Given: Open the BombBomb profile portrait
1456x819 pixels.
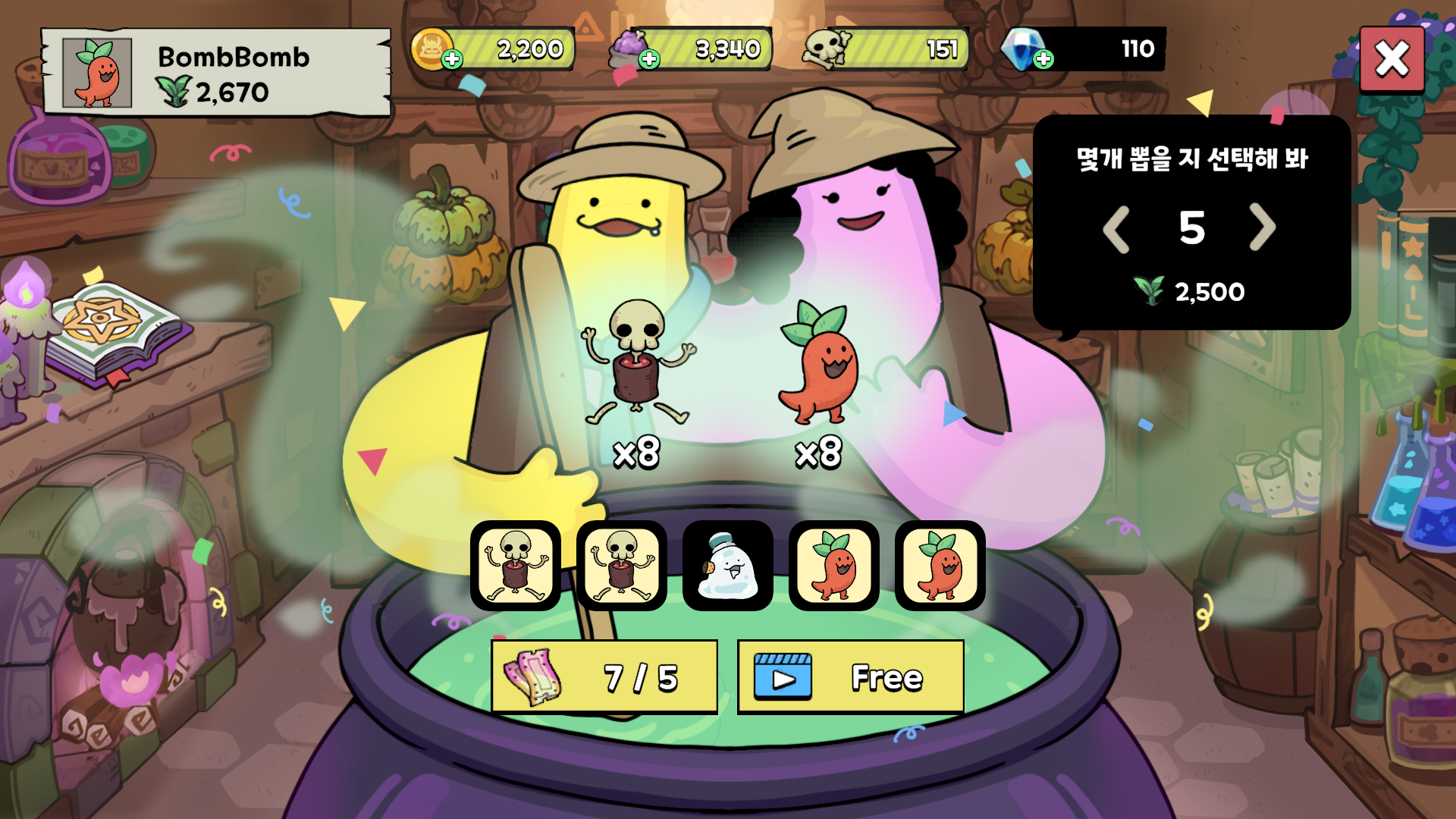Looking at the screenshot, I should click(96, 74).
